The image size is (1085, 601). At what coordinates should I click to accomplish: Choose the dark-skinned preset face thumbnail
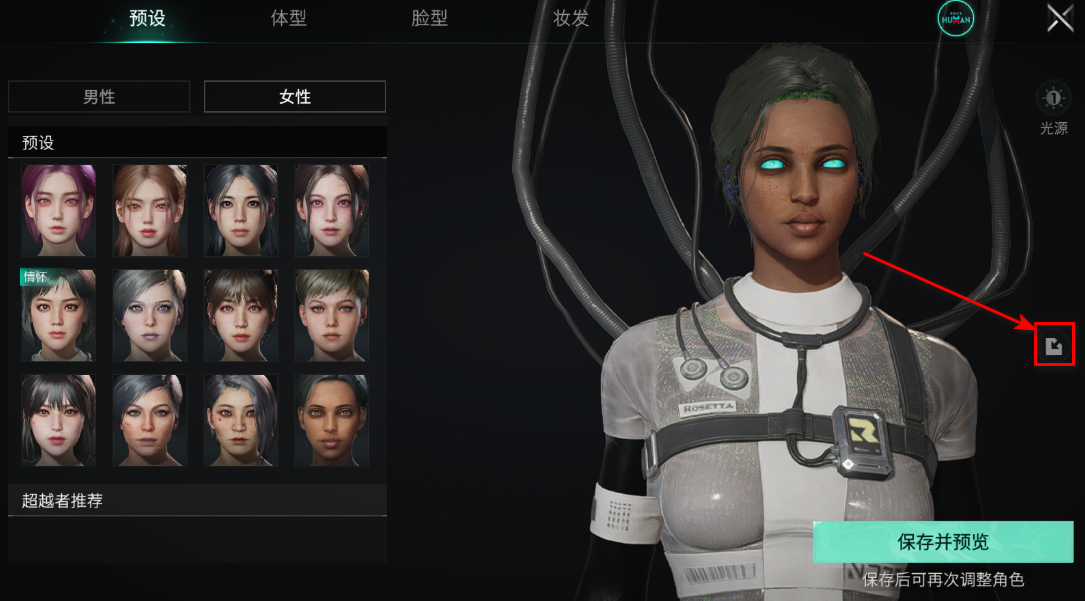(331, 420)
